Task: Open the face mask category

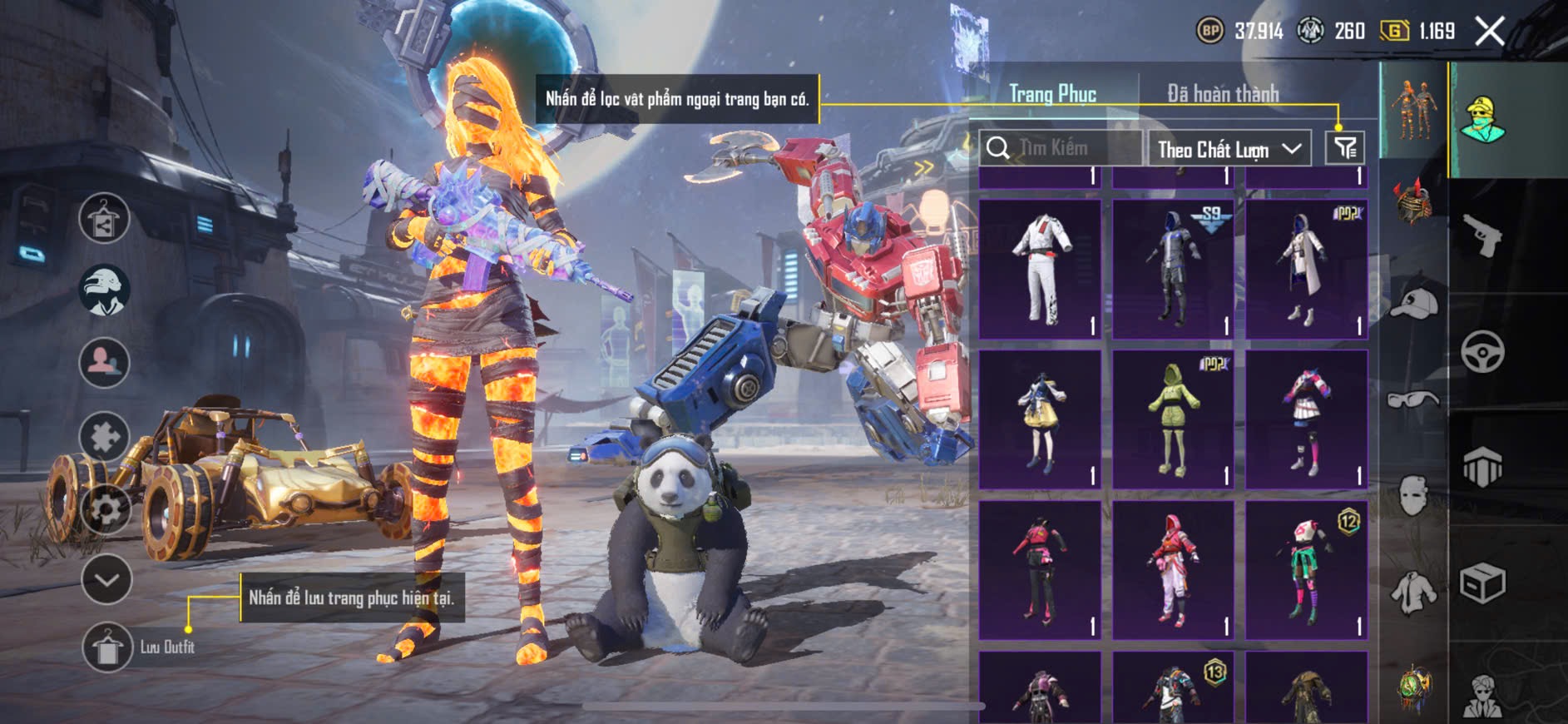Action: point(1413,496)
